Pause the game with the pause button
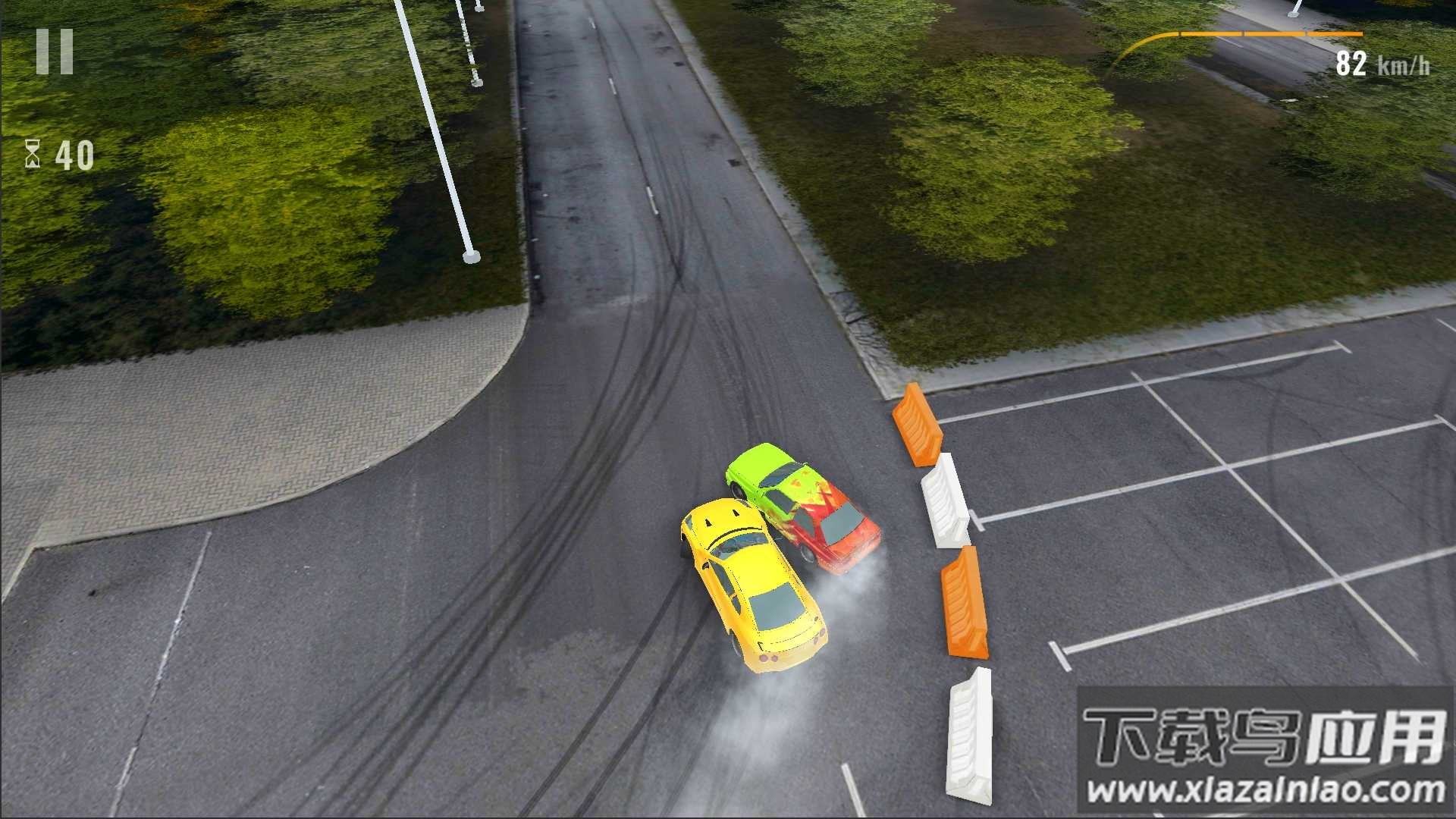 (x=55, y=52)
